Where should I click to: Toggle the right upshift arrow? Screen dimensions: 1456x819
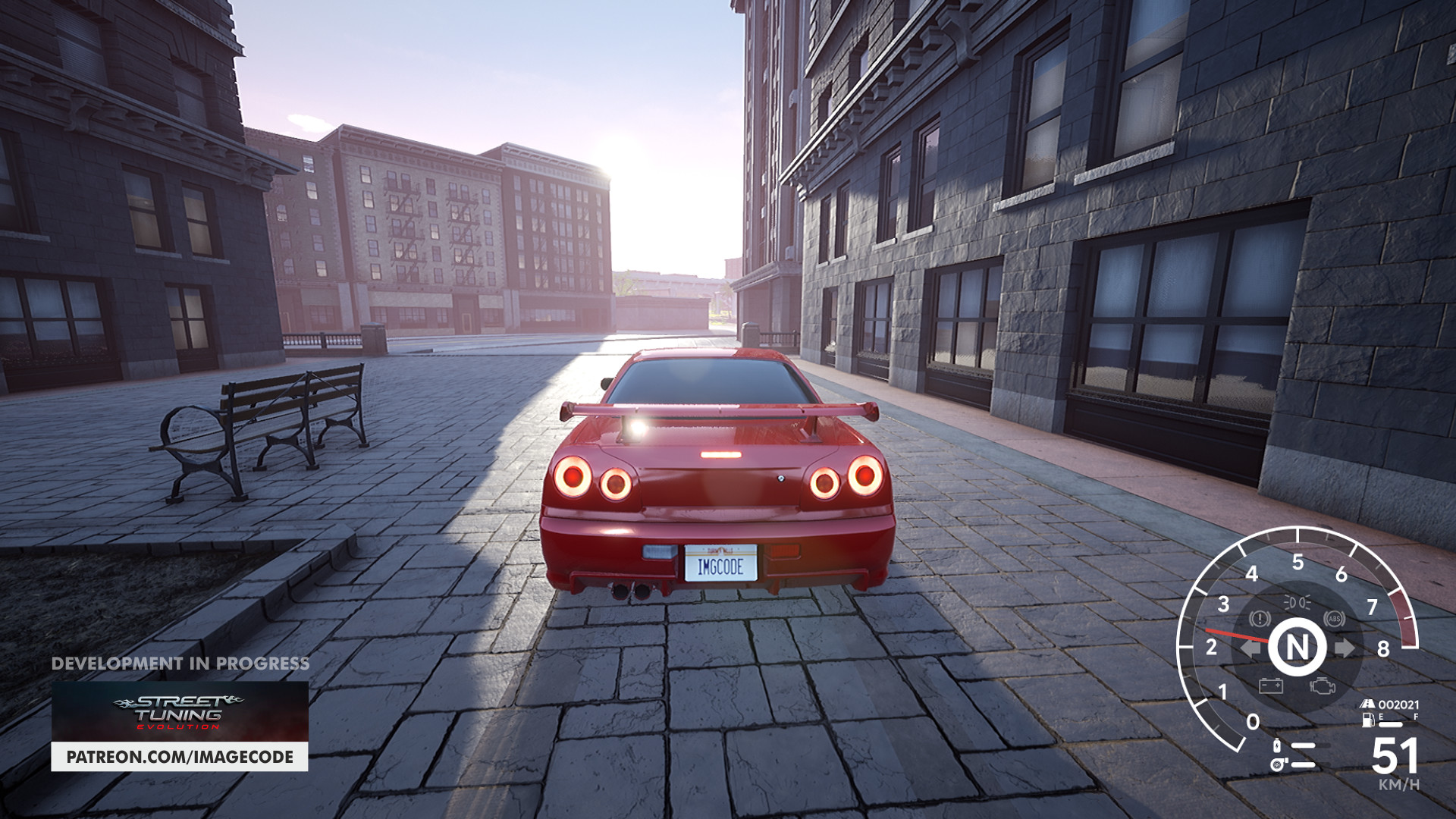click(x=1345, y=647)
